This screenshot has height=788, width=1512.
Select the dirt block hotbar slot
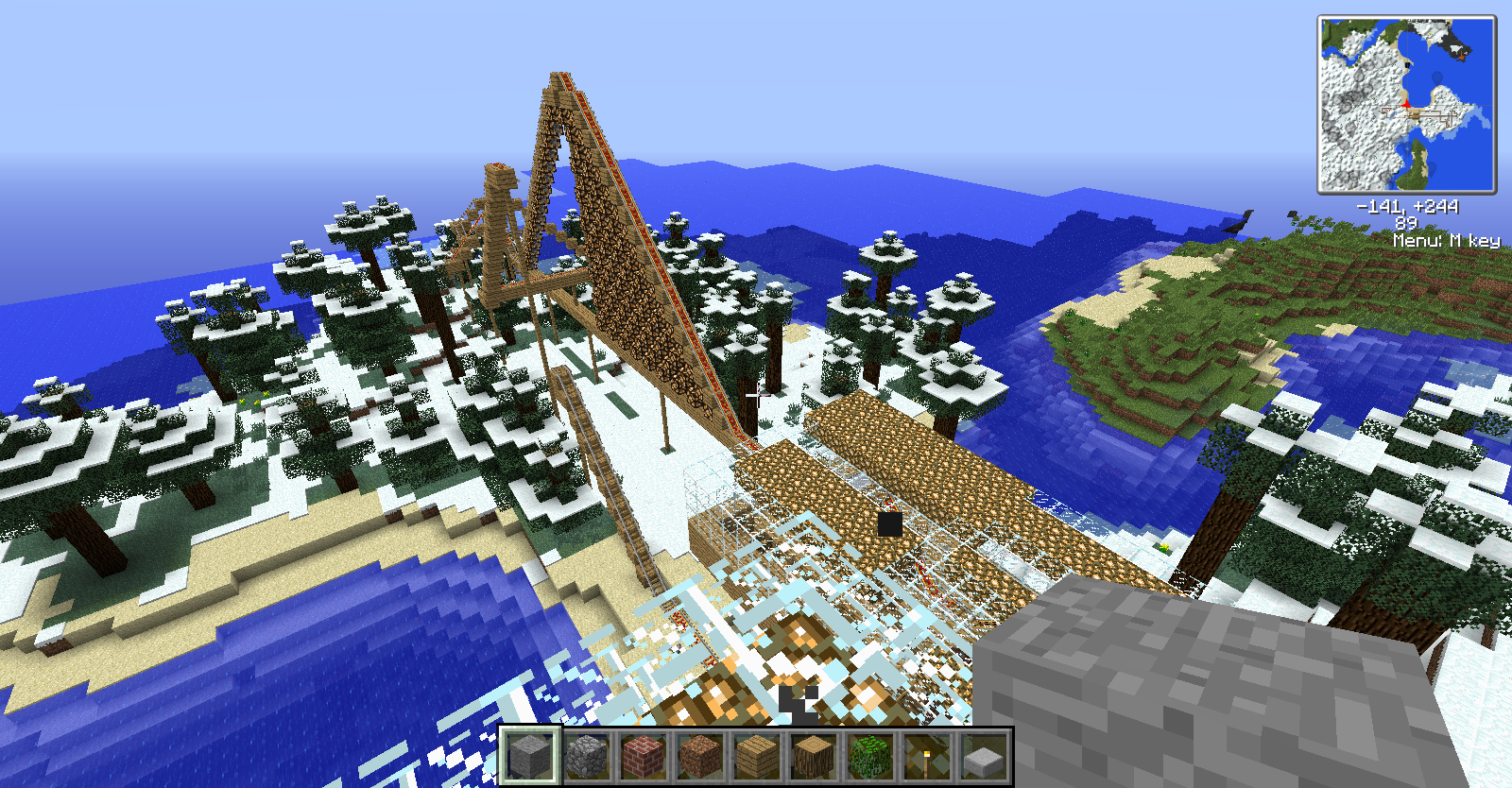700,756
